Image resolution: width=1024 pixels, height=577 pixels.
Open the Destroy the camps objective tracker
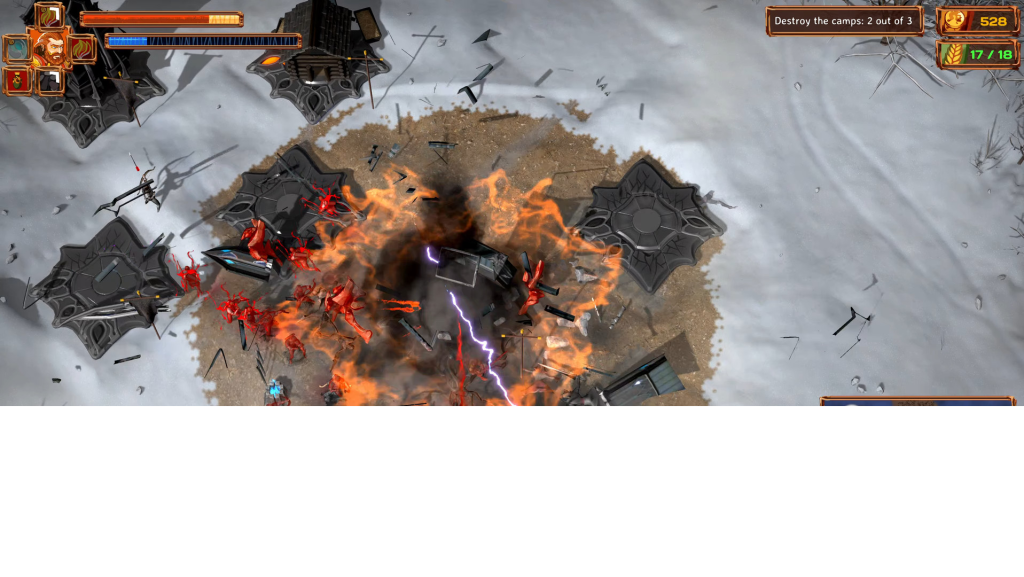(844, 21)
